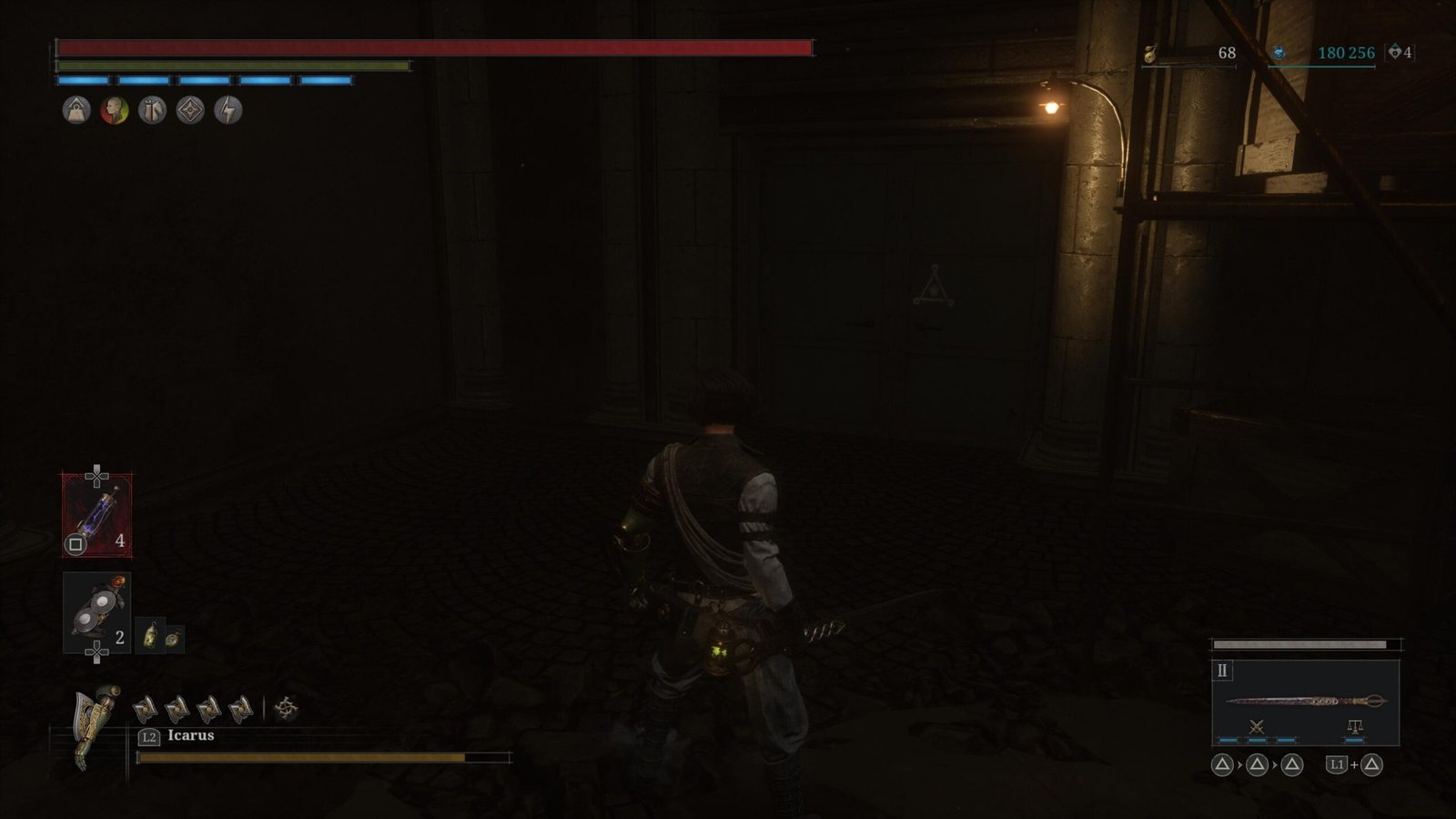
Task: Select the Pulse Cell item slot
Action: (x=96, y=515)
